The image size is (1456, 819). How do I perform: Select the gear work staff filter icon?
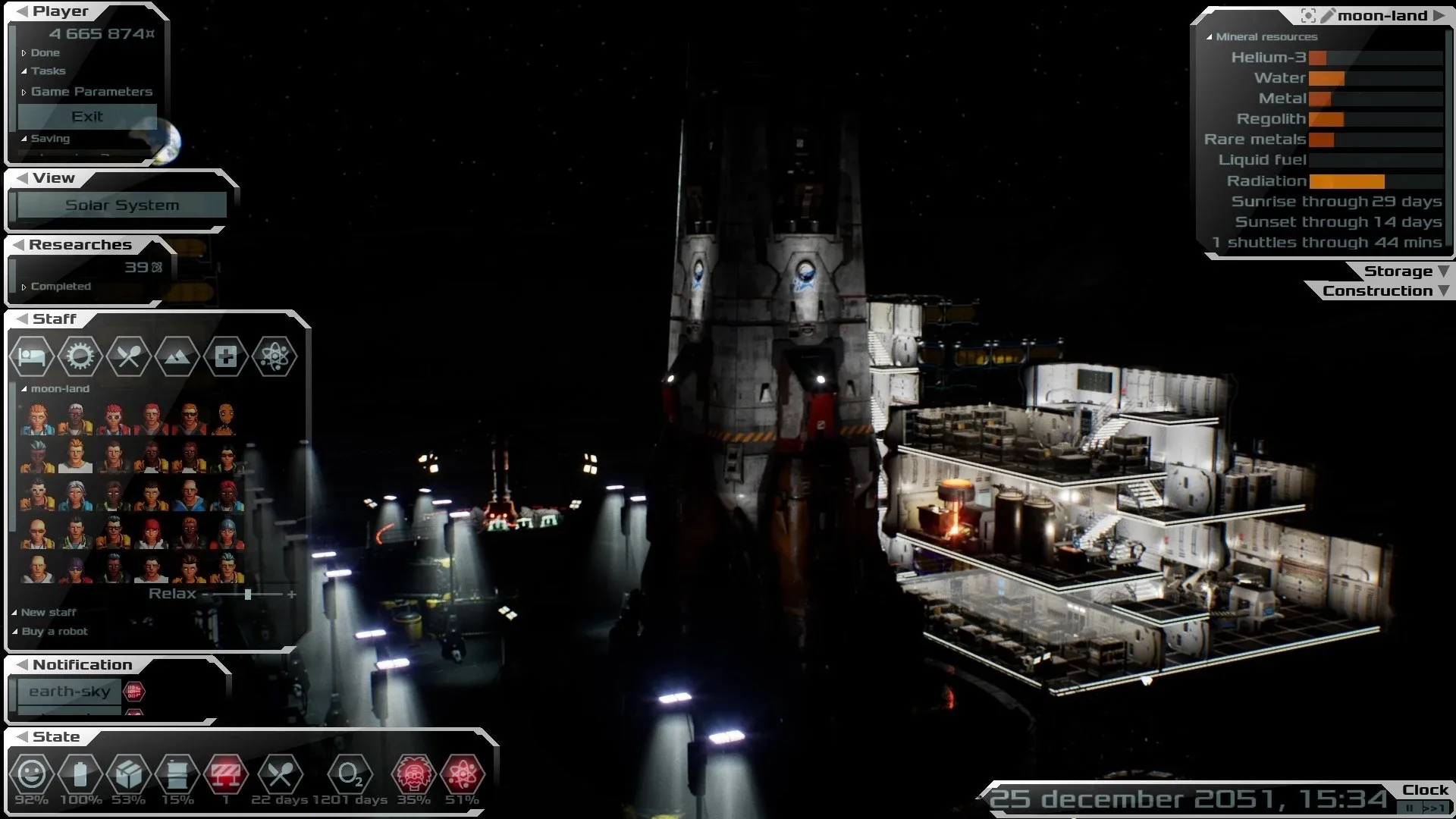(x=80, y=356)
